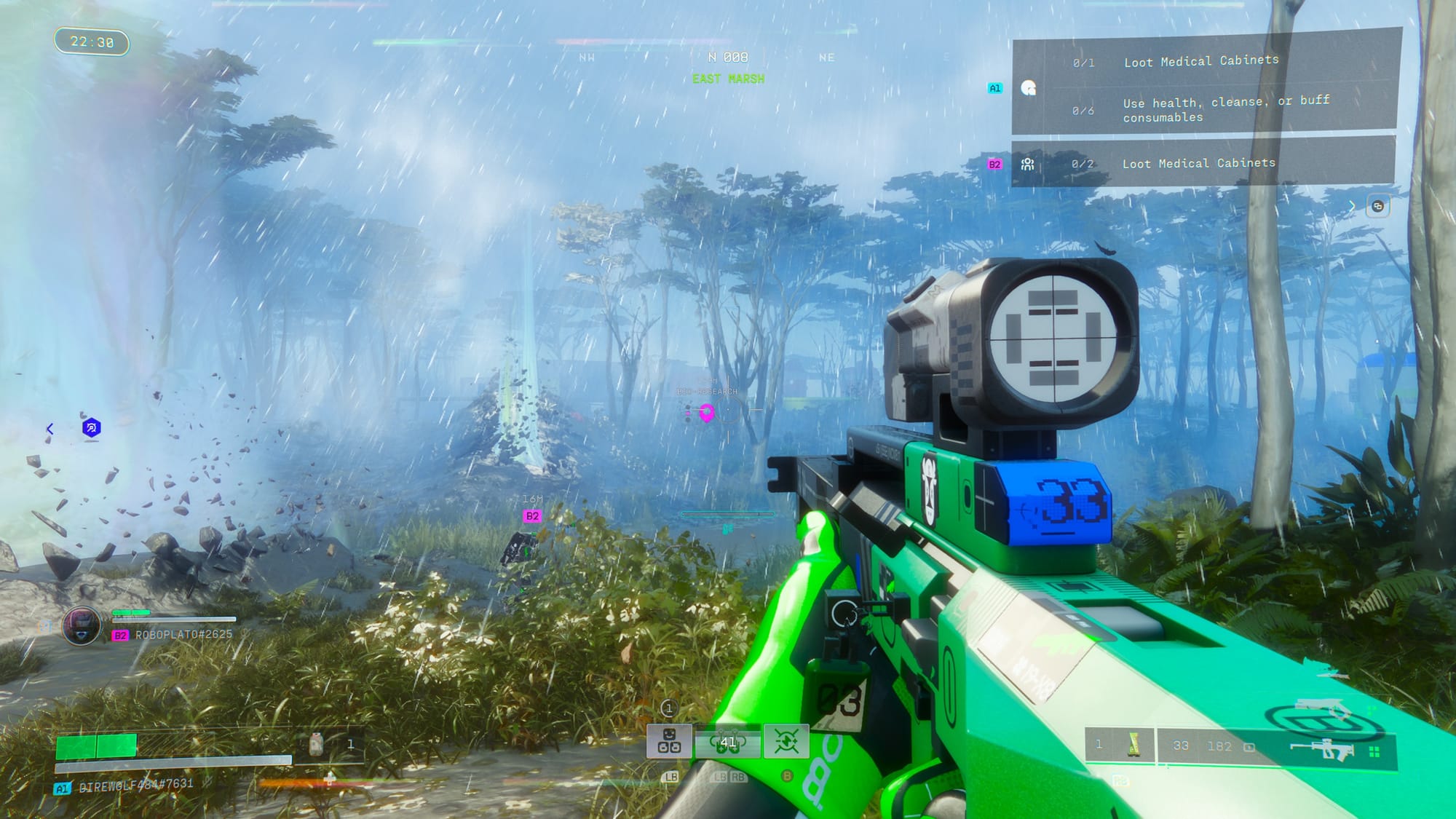Click the group quest icon next to B2

point(1027,166)
